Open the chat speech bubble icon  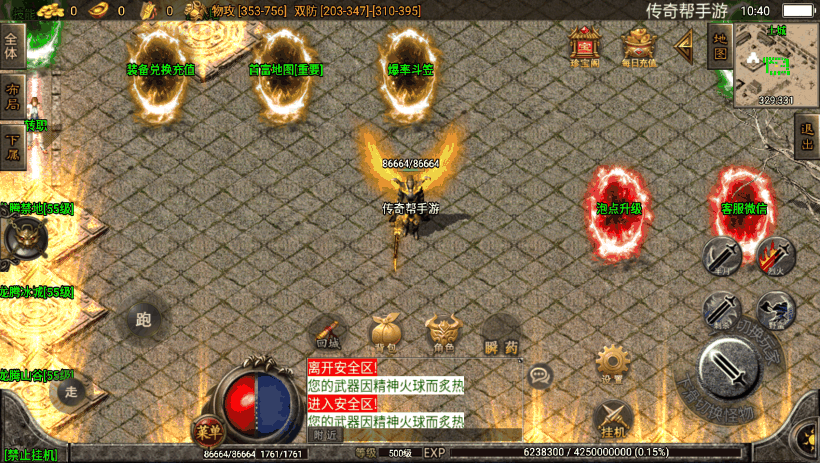[540, 375]
